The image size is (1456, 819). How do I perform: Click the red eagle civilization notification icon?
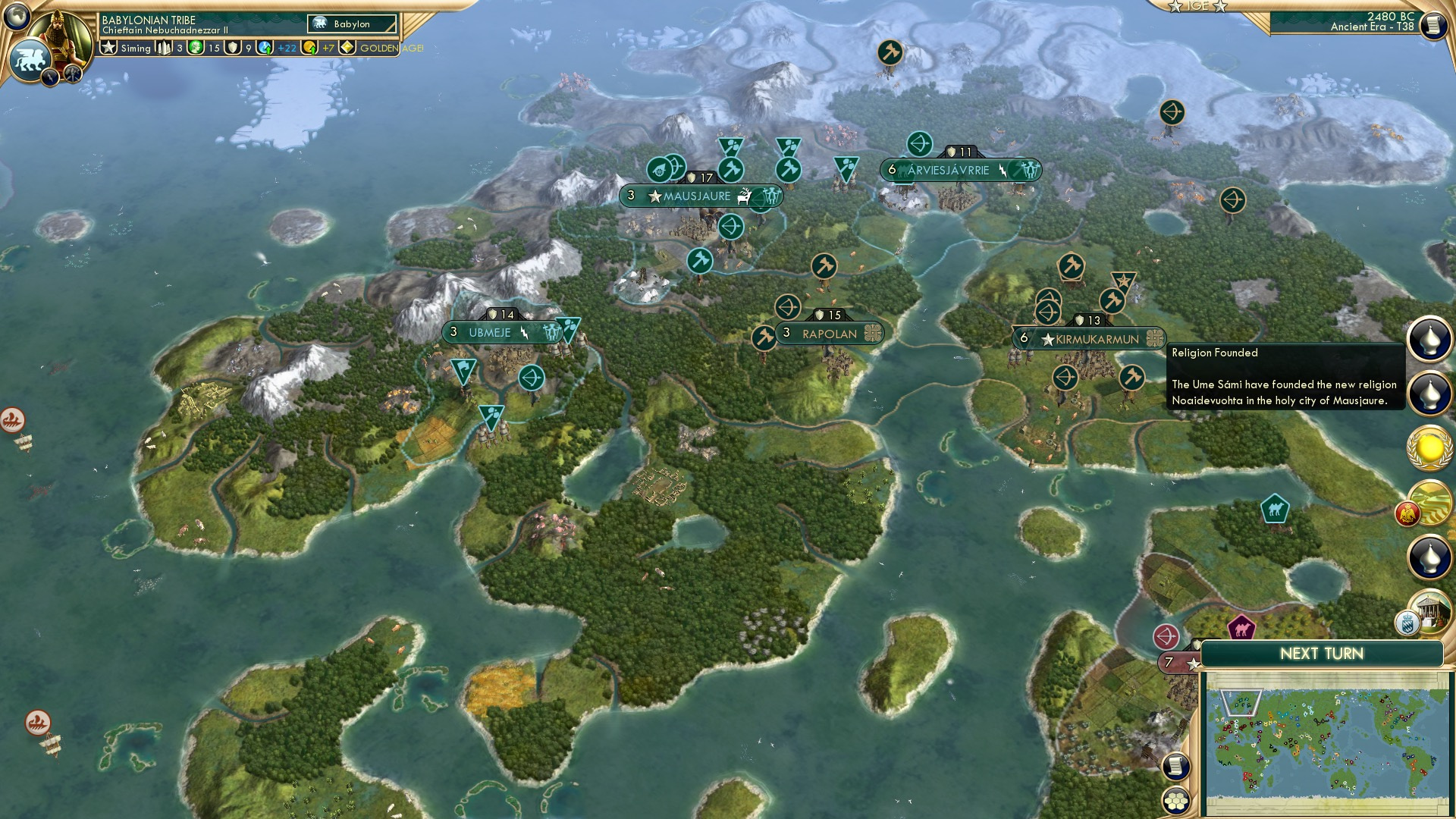tap(1409, 514)
